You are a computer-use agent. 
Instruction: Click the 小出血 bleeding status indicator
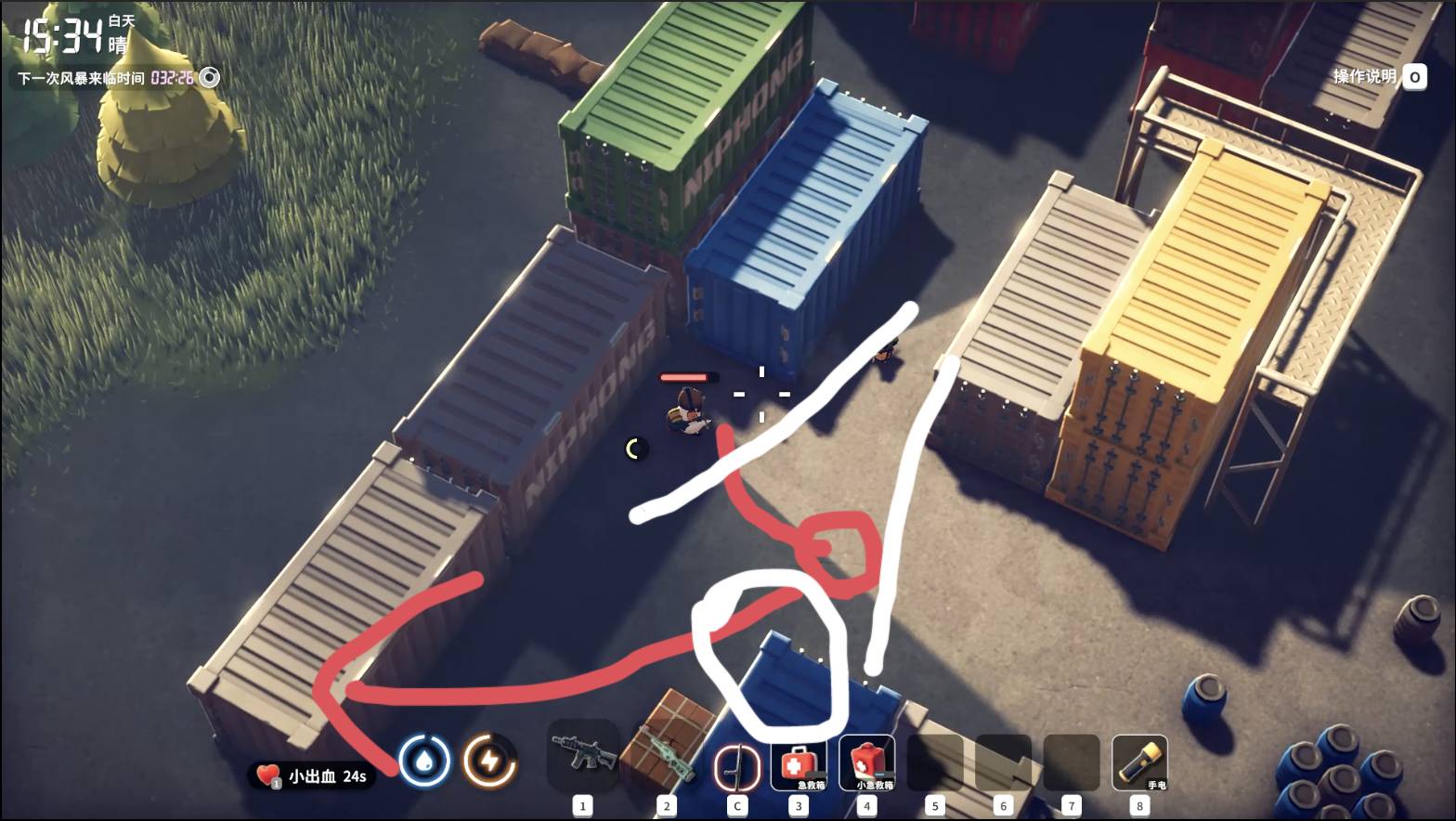coord(312,775)
